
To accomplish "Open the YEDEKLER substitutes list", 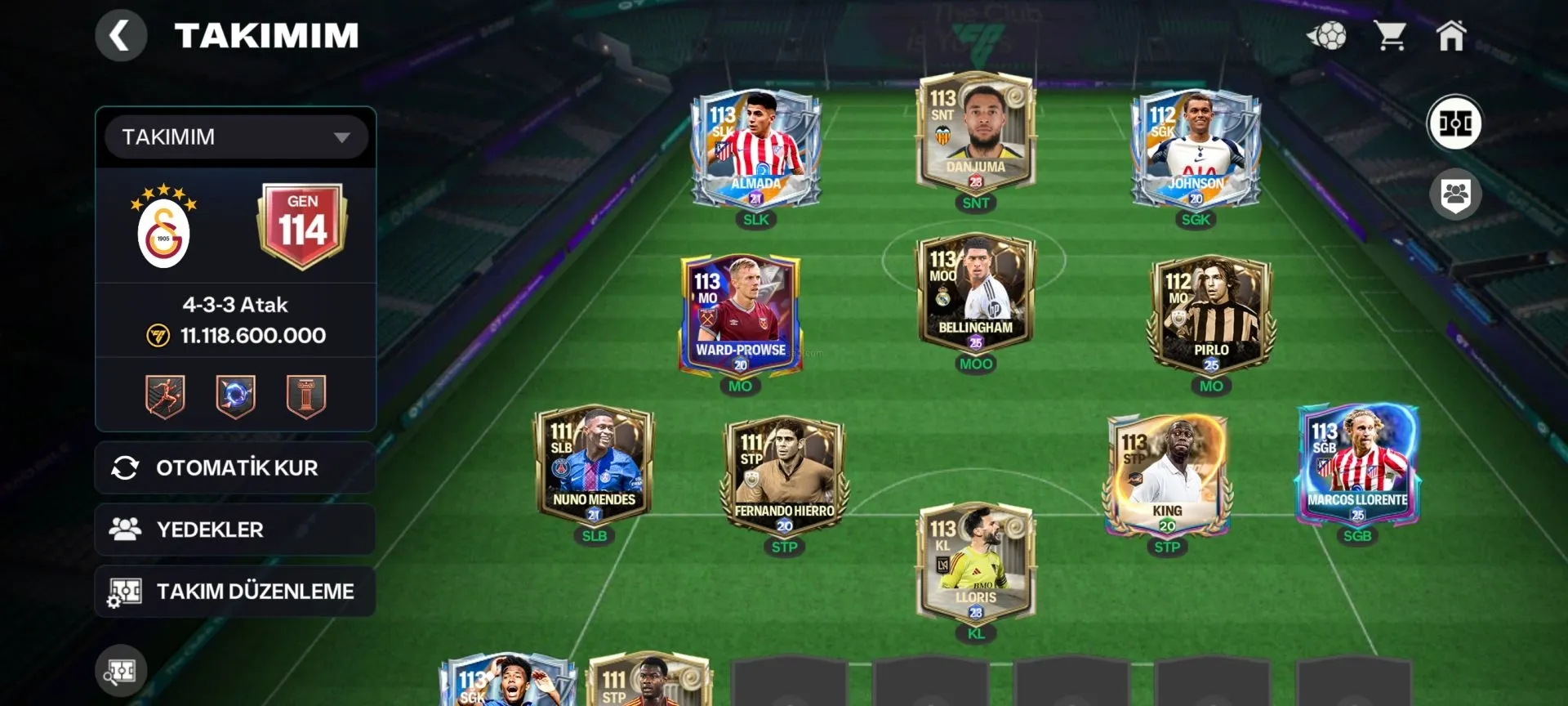I will pyautogui.click(x=235, y=529).
